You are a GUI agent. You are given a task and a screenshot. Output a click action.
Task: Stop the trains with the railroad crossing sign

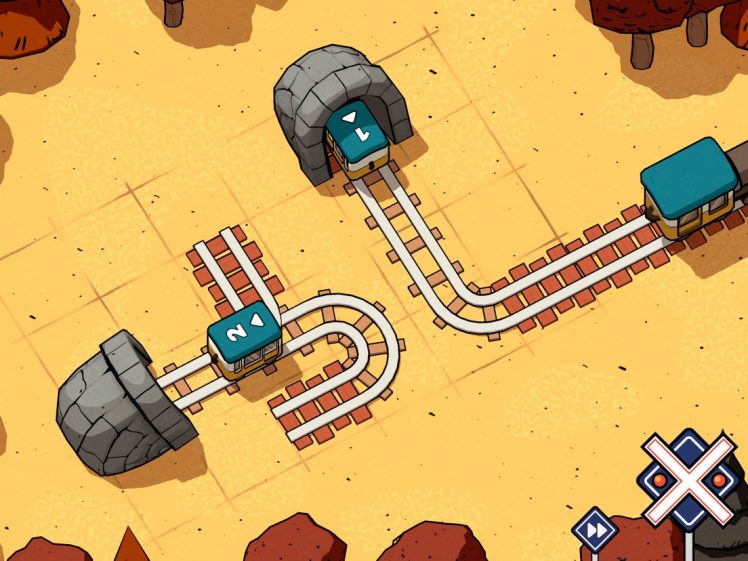(689, 480)
